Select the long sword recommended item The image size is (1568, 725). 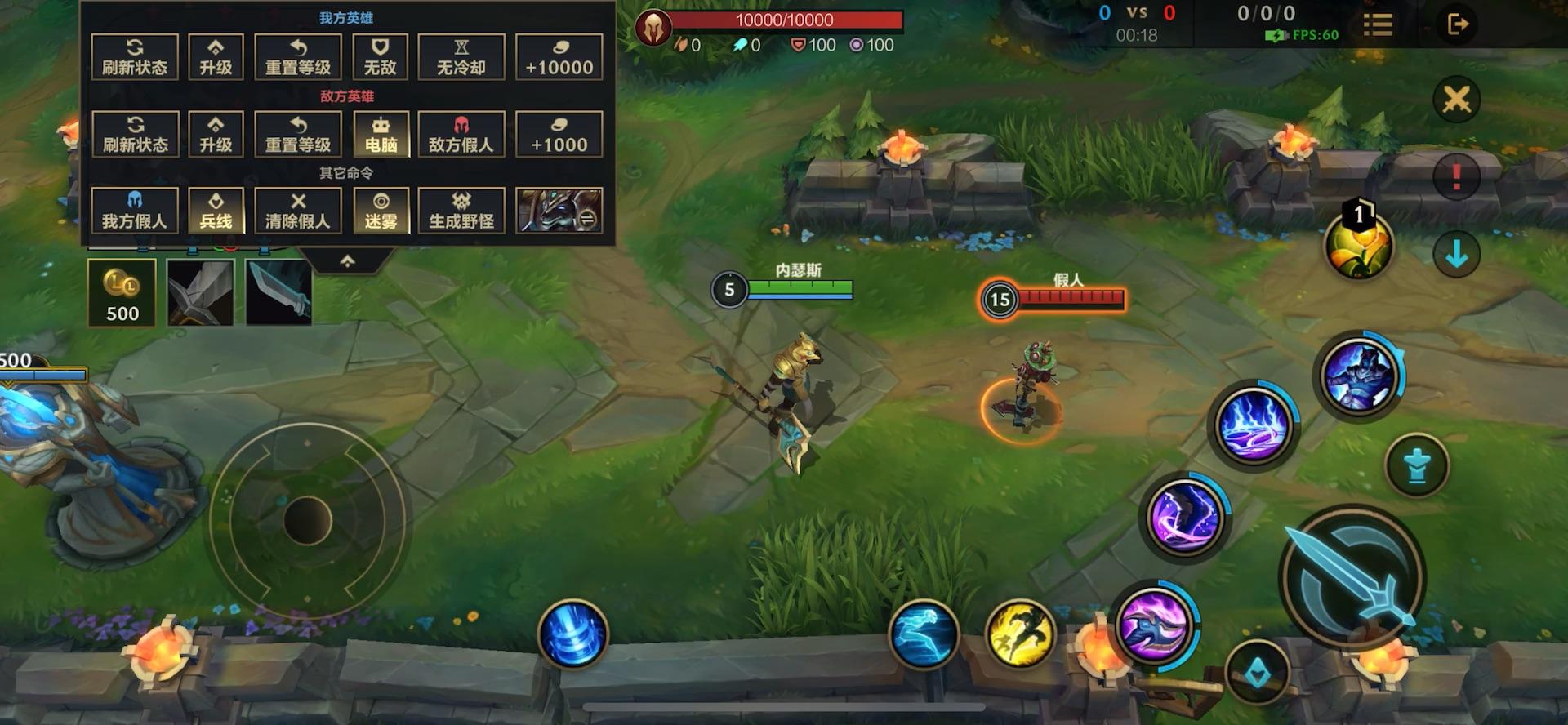point(200,293)
